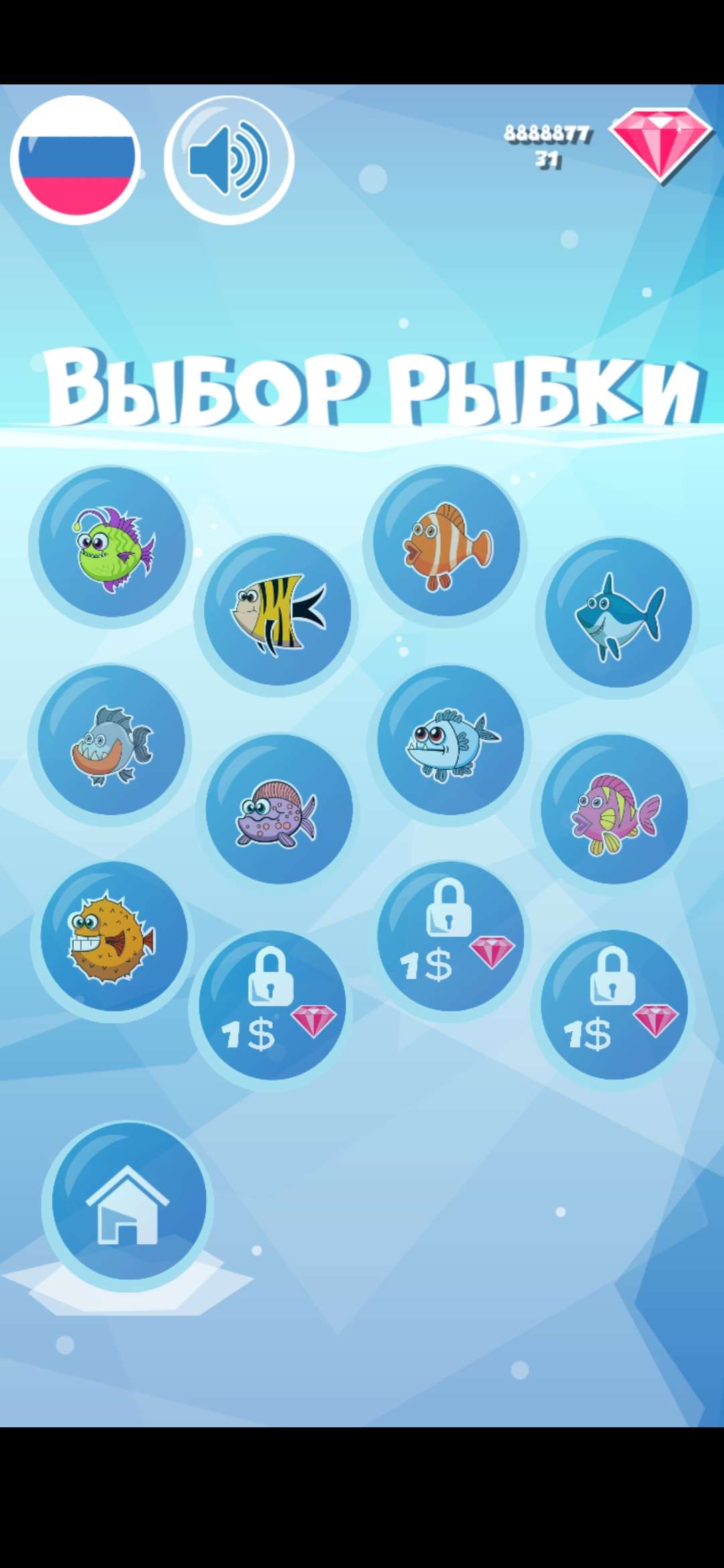Change language via the Russian flag button
The height and width of the screenshot is (1568, 724).
tap(75, 159)
